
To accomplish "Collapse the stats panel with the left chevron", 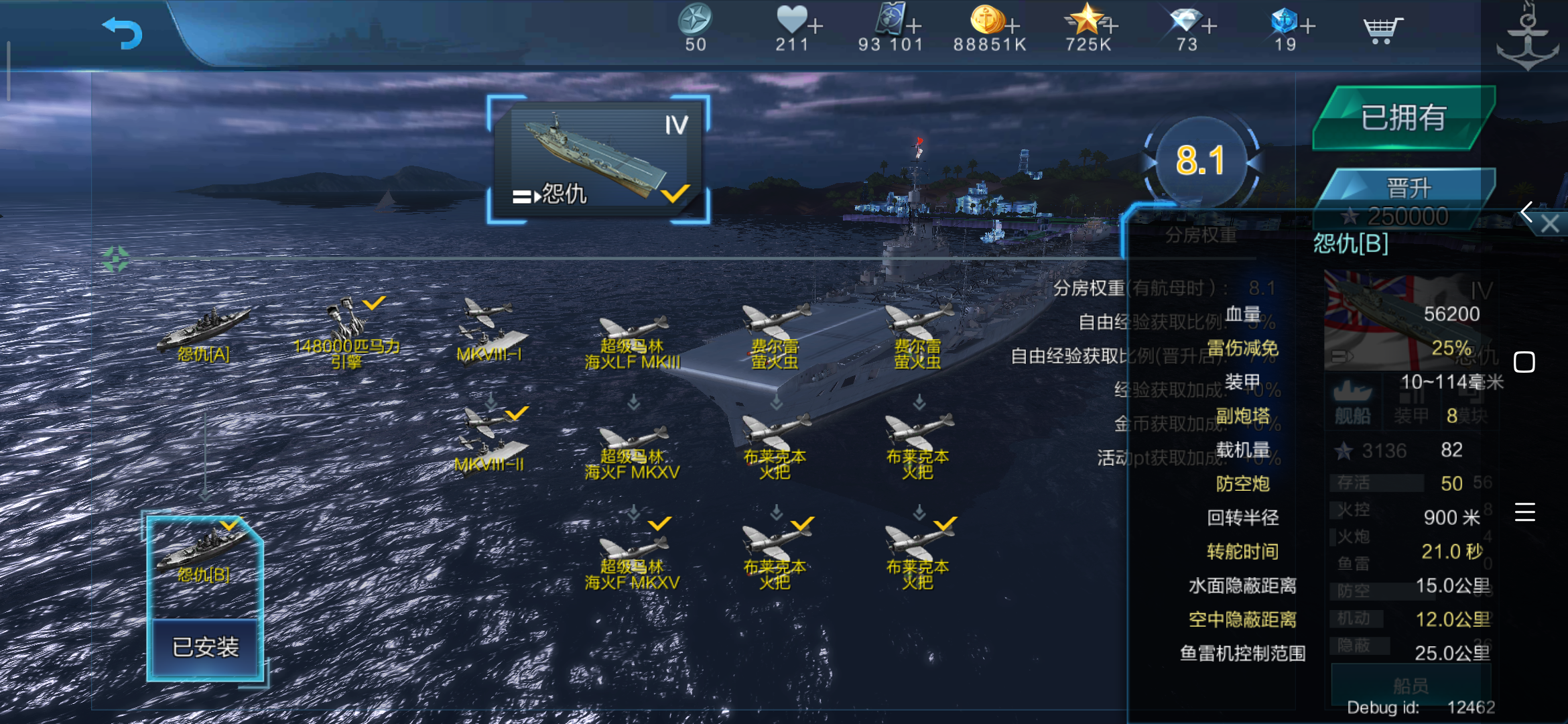I will pyautogui.click(x=1528, y=213).
